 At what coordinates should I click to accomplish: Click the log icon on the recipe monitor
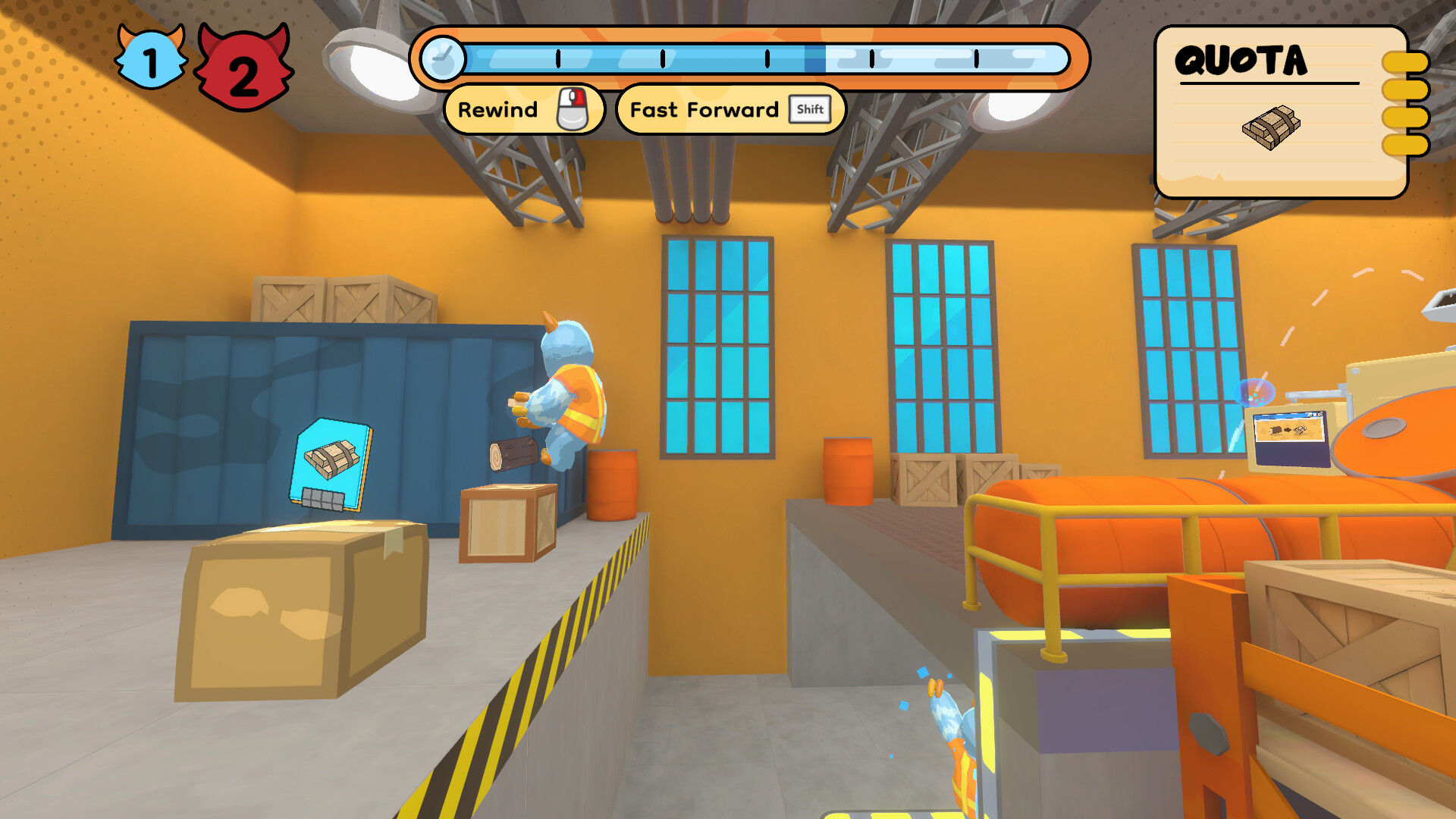1276,429
